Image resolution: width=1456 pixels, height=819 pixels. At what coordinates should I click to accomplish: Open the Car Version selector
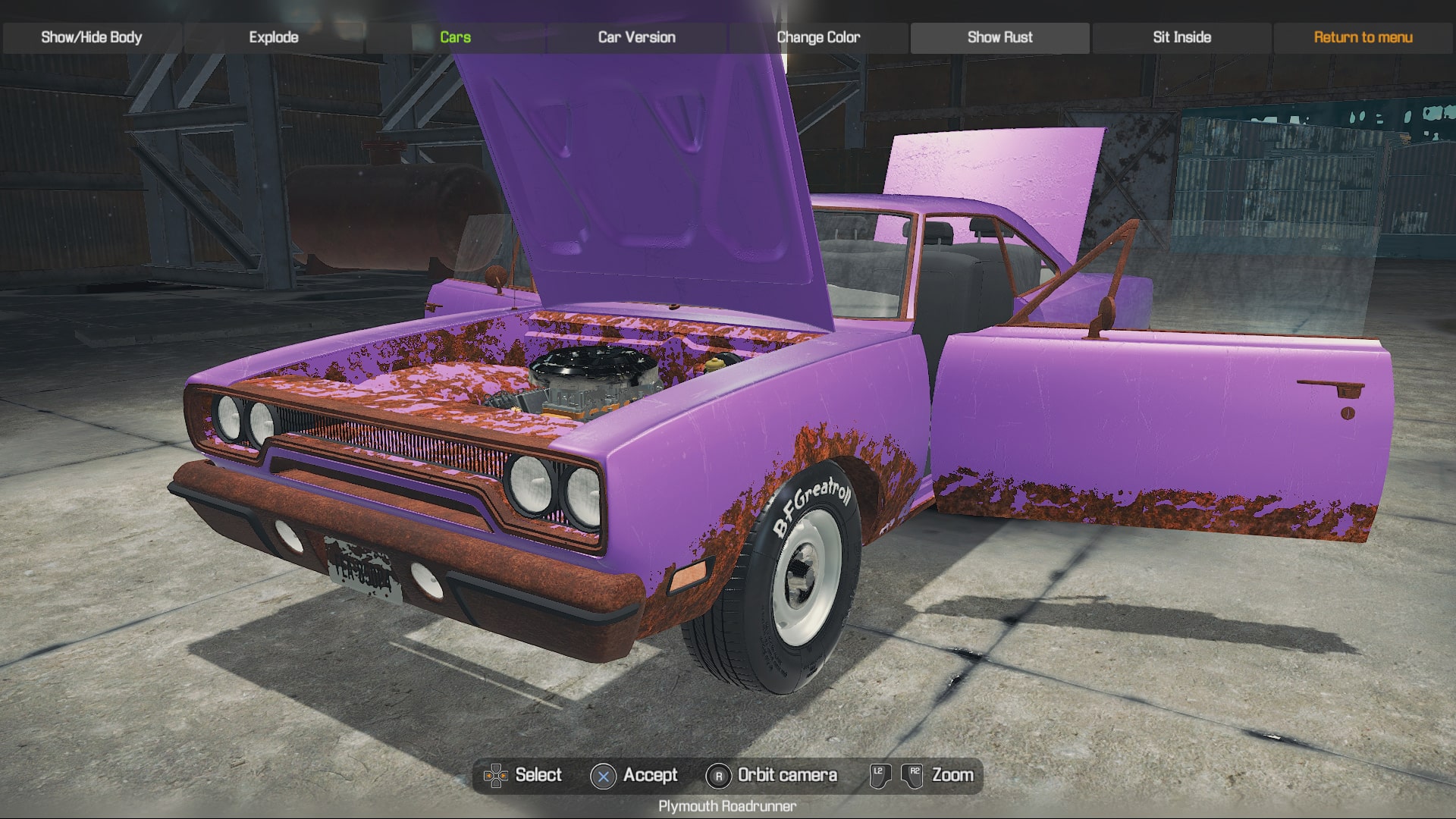pyautogui.click(x=637, y=36)
